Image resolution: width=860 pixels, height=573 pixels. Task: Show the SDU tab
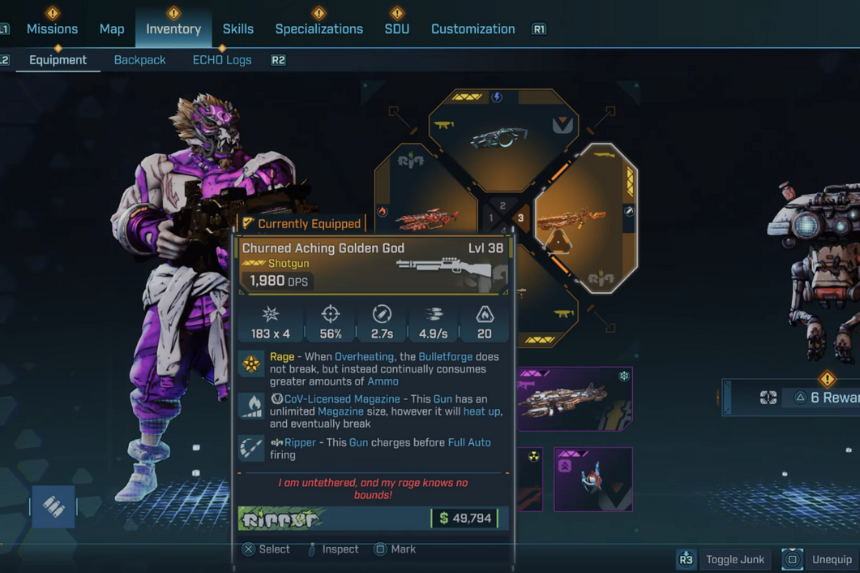[x=397, y=29]
